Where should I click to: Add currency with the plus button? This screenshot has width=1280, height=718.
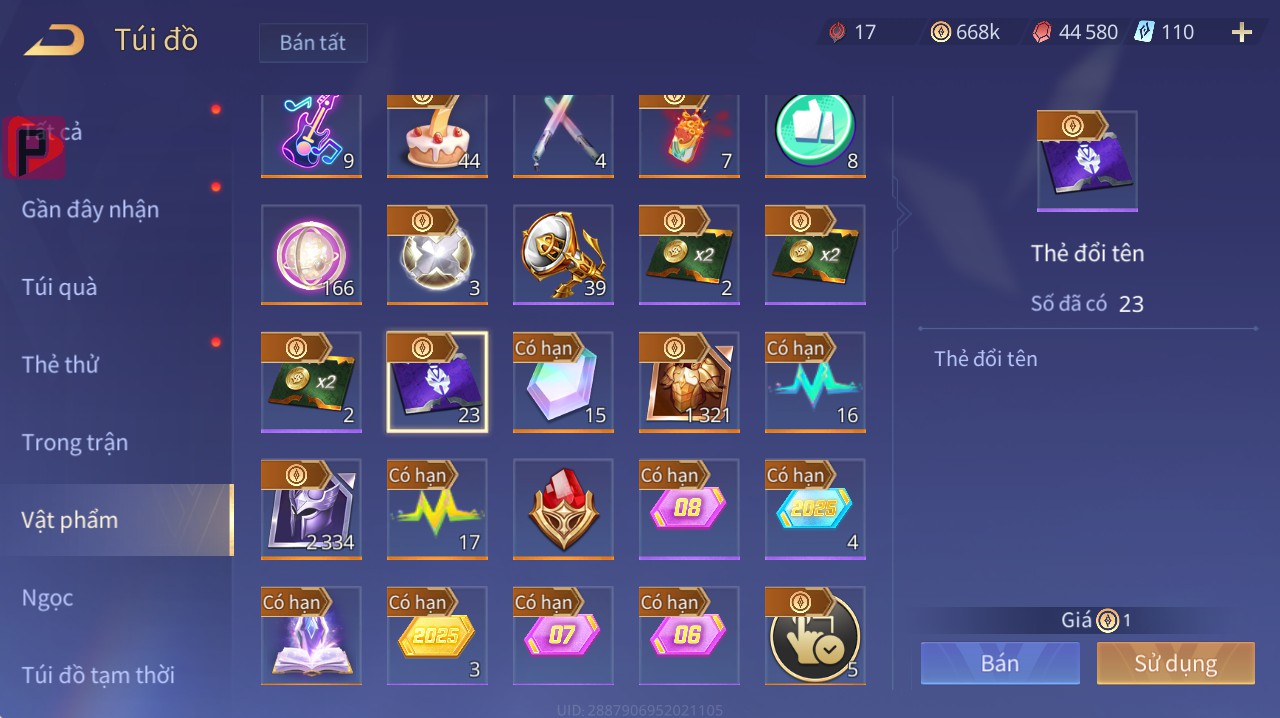[x=1241, y=32]
